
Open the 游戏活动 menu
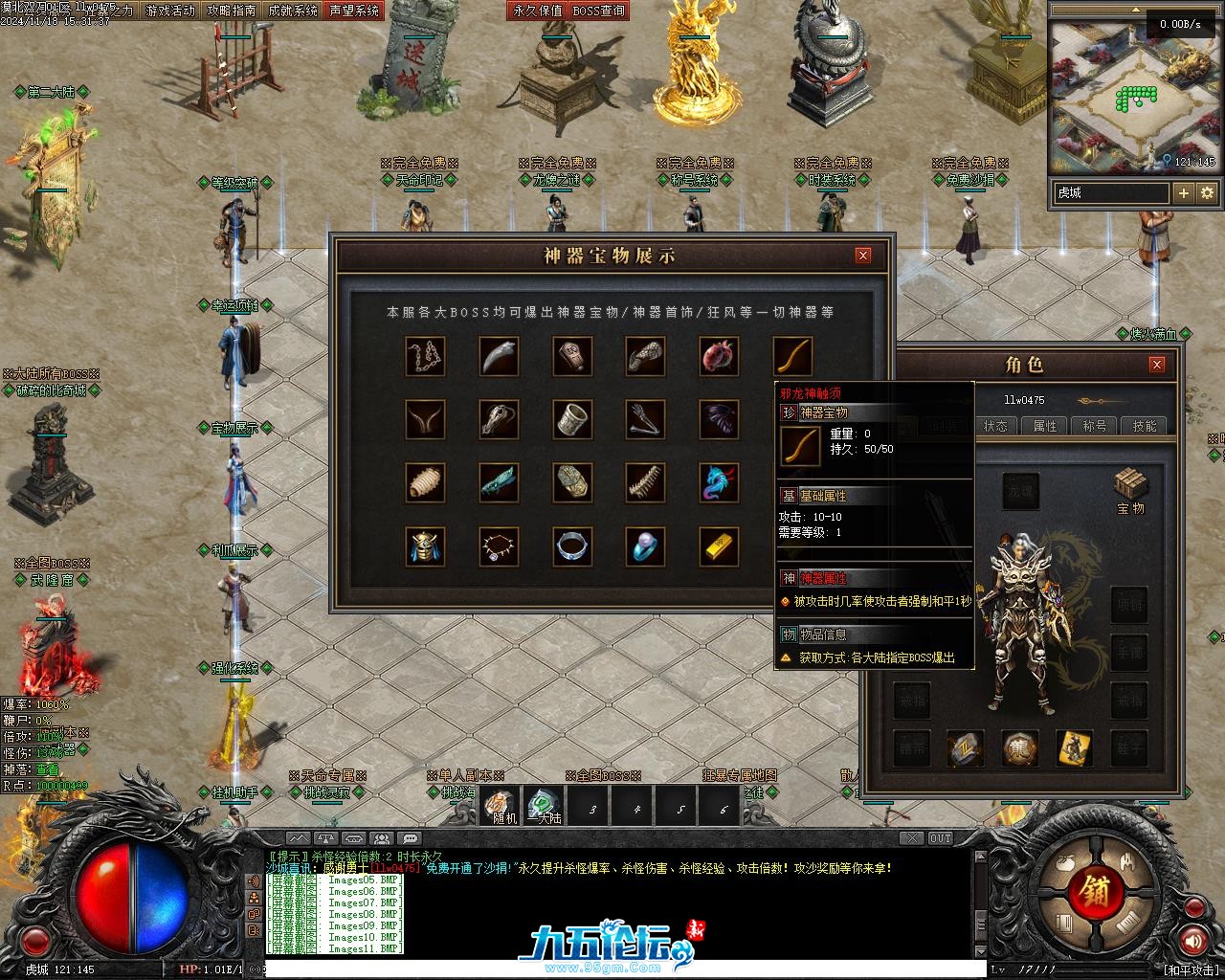[169, 11]
